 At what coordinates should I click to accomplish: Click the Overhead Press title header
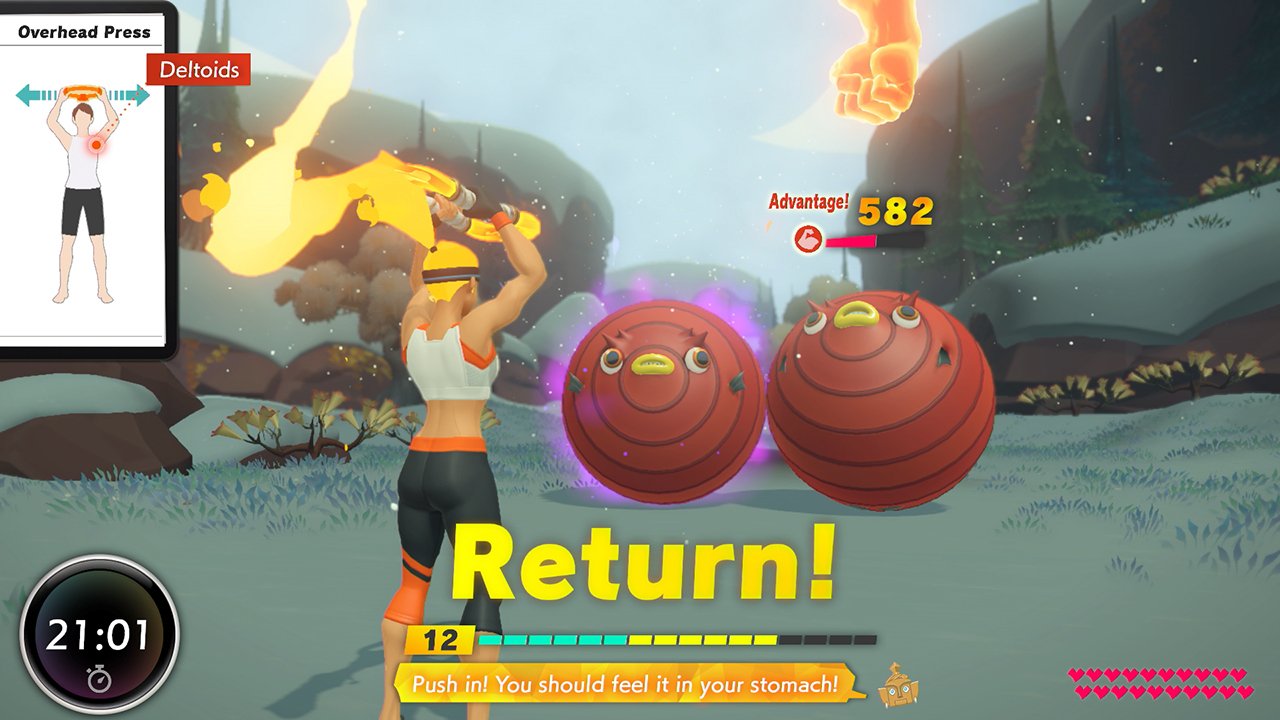83,32
